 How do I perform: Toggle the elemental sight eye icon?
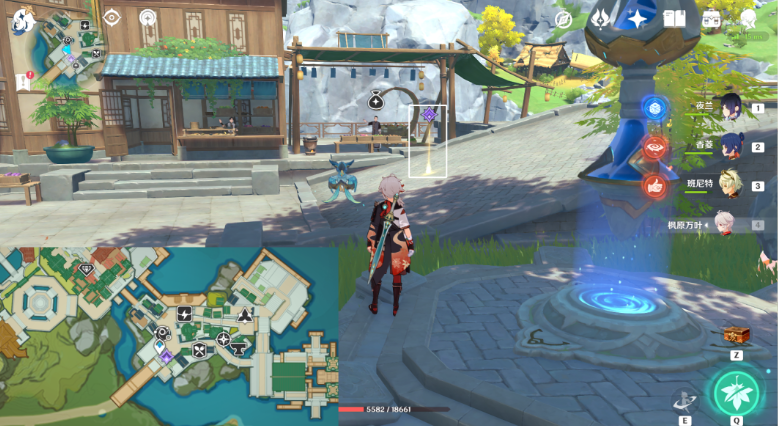[x=112, y=17]
